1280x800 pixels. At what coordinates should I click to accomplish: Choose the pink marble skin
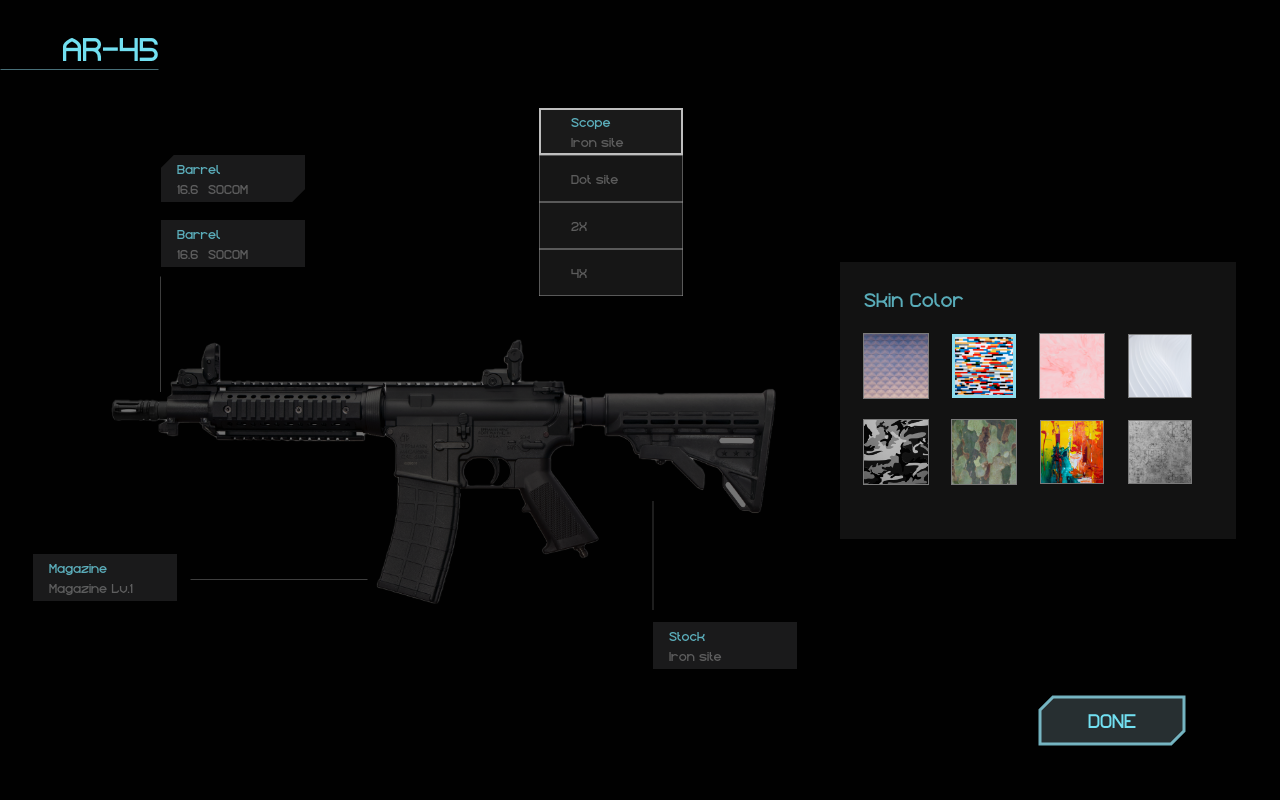pyautogui.click(x=1072, y=366)
